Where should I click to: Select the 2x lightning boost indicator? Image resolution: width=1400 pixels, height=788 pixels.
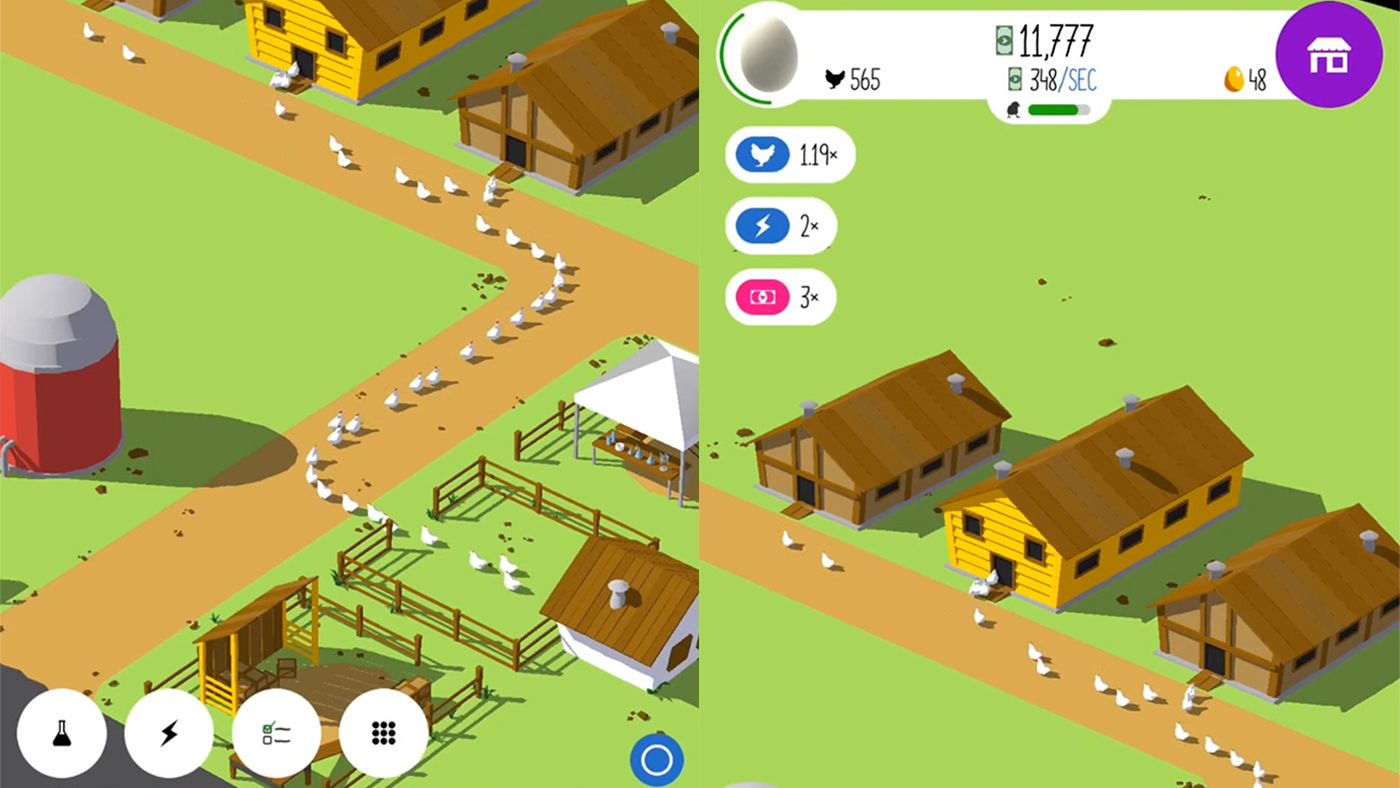(780, 226)
